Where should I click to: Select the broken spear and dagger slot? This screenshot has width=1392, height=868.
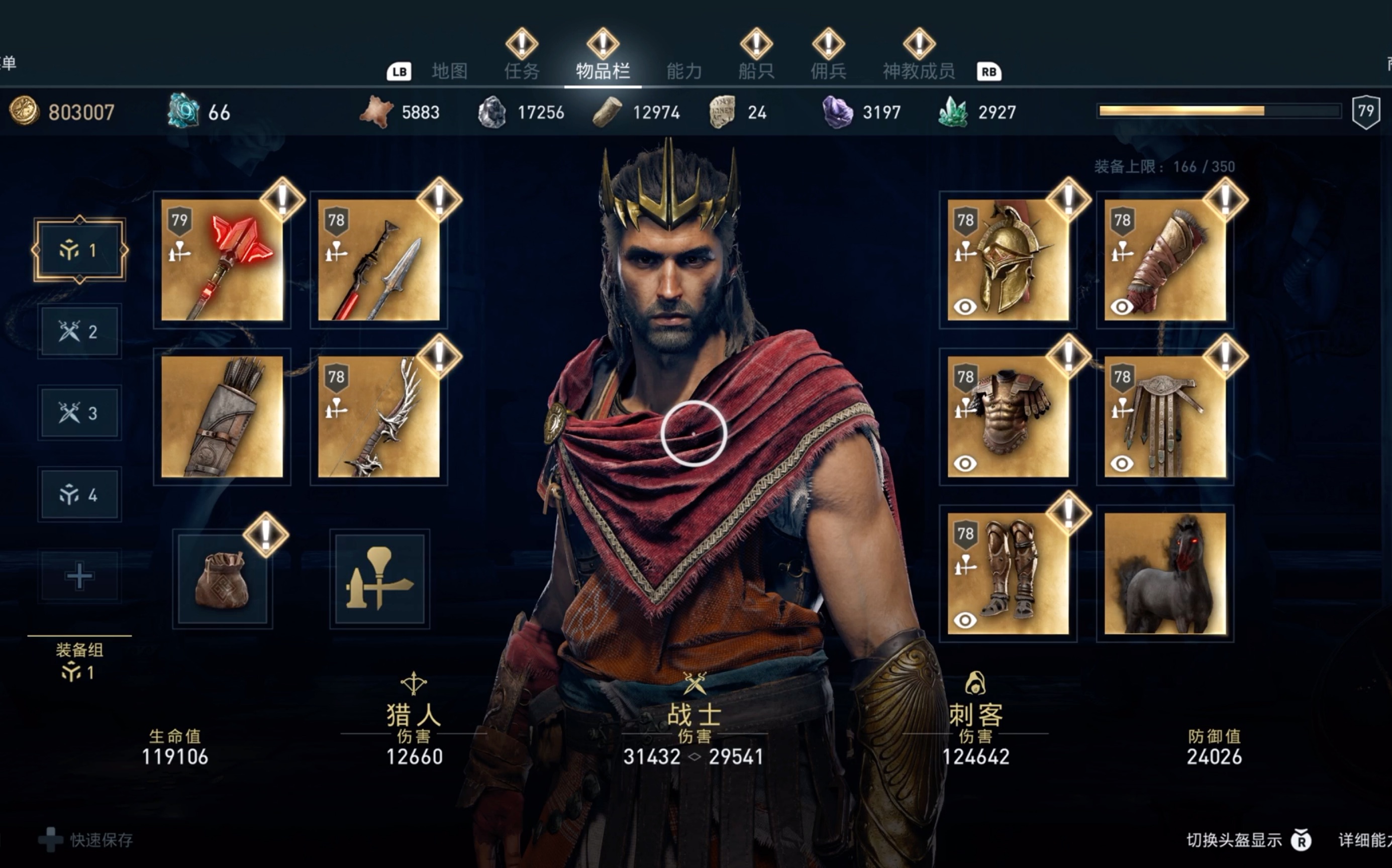point(379,260)
